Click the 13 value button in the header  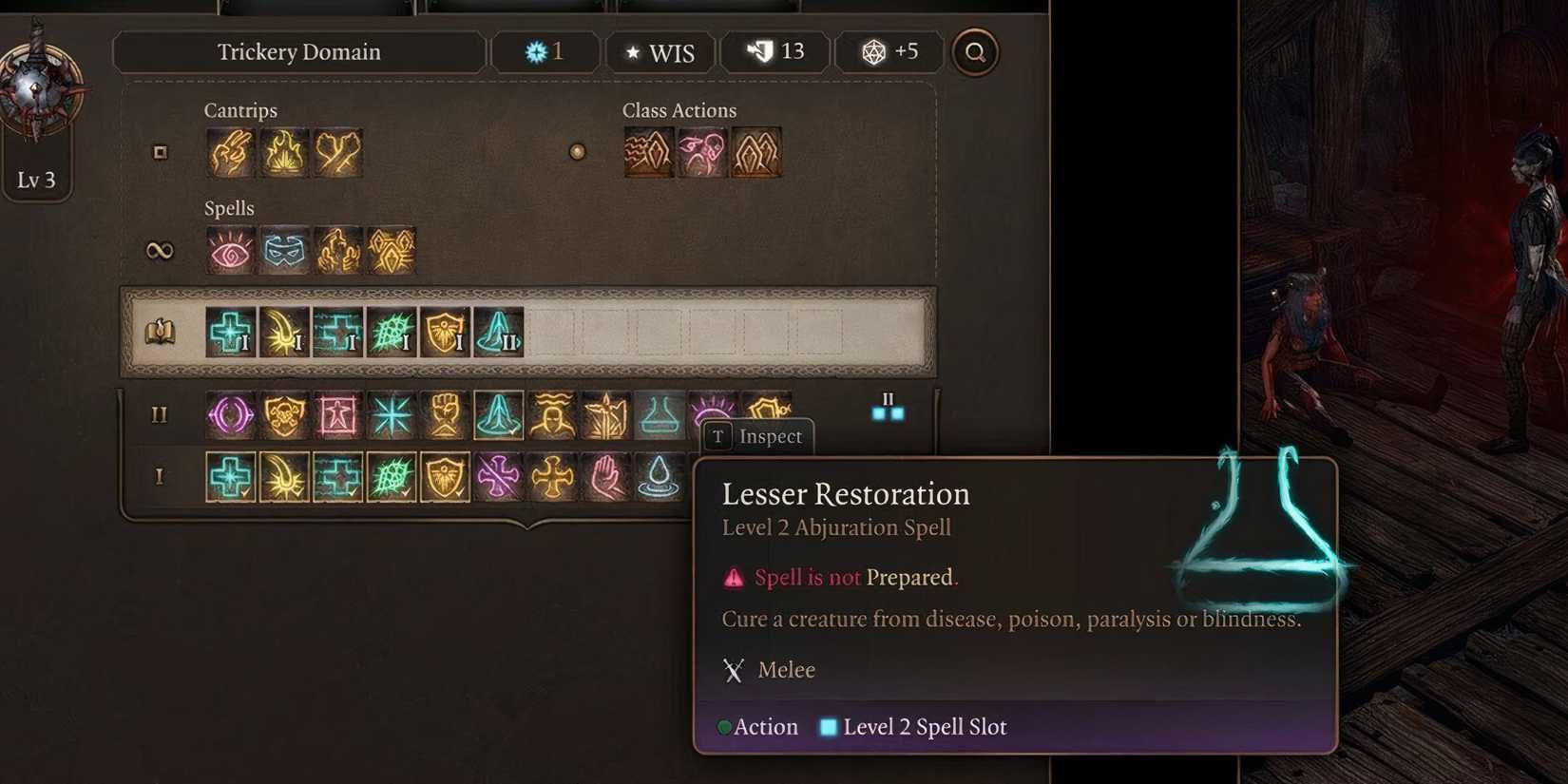775,52
